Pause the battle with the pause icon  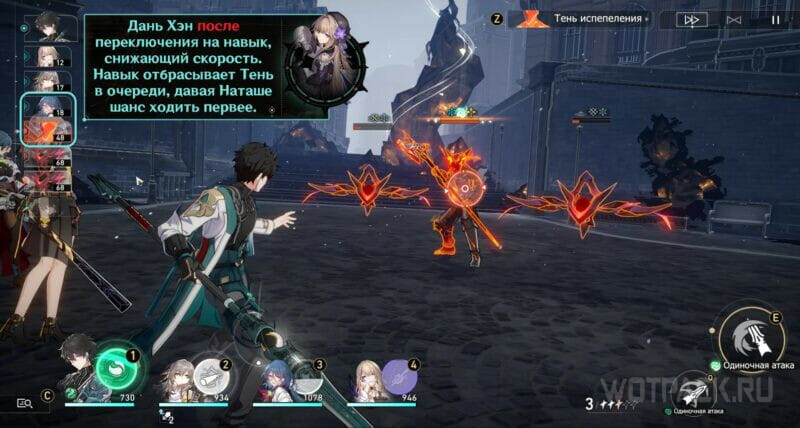pyautogui.click(x=775, y=19)
